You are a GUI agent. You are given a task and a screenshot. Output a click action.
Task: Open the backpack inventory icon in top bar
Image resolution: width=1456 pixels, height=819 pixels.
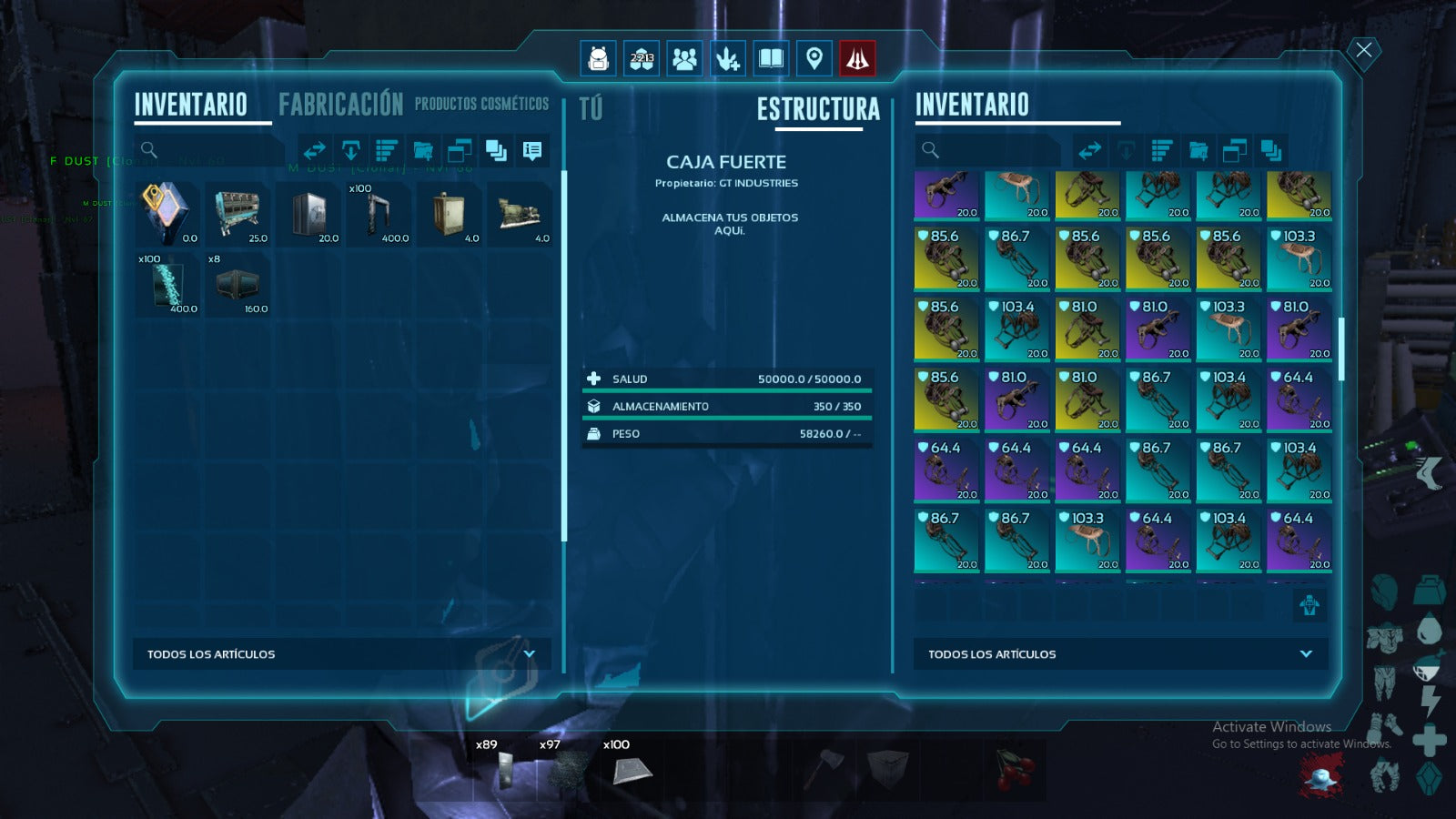click(x=598, y=59)
